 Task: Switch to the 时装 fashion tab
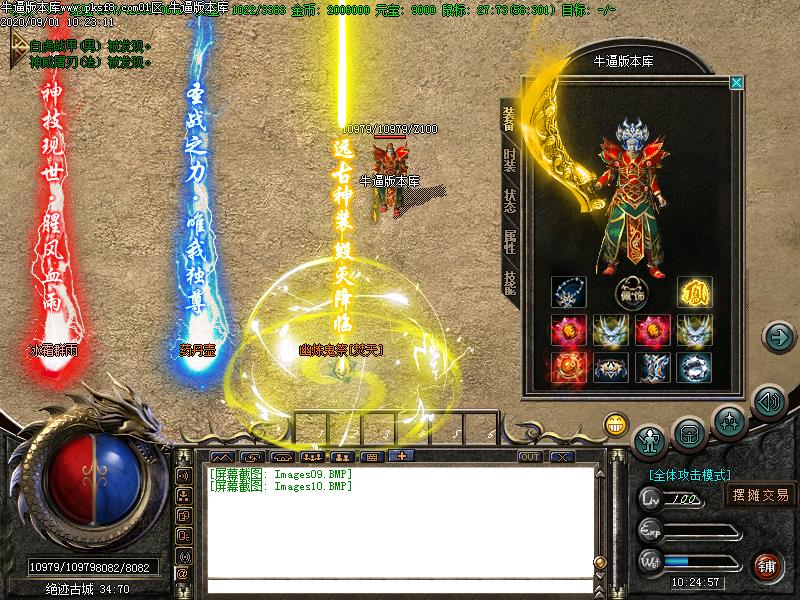click(x=509, y=159)
